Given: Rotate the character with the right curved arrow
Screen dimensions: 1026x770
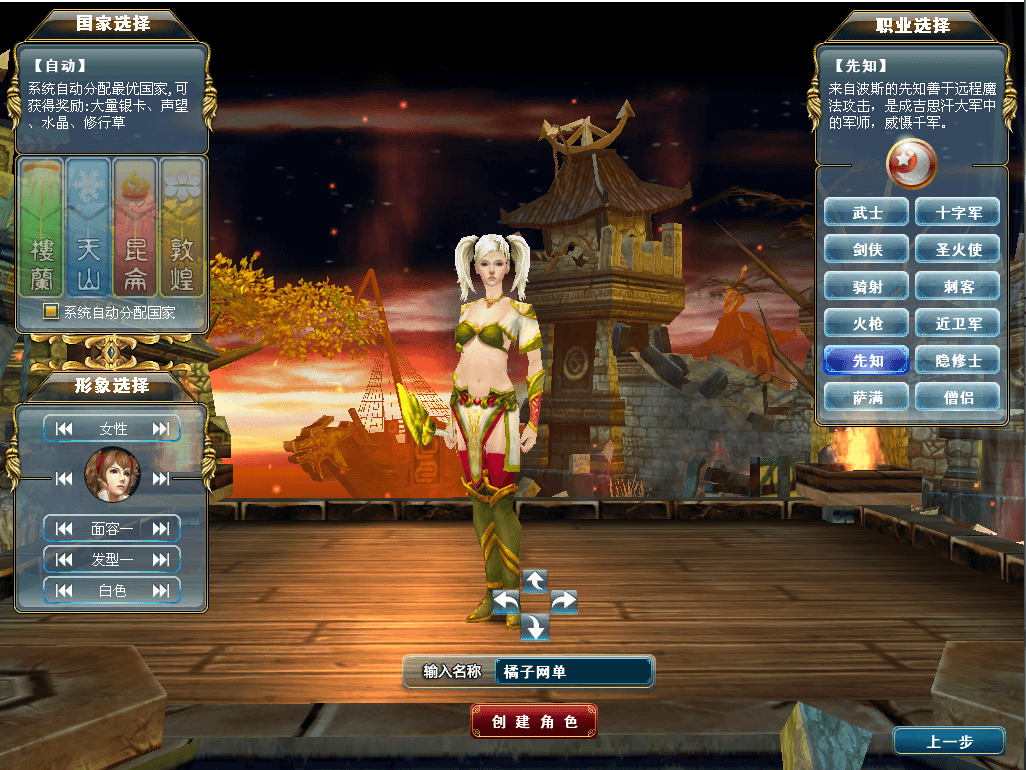Looking at the screenshot, I should 563,600.
